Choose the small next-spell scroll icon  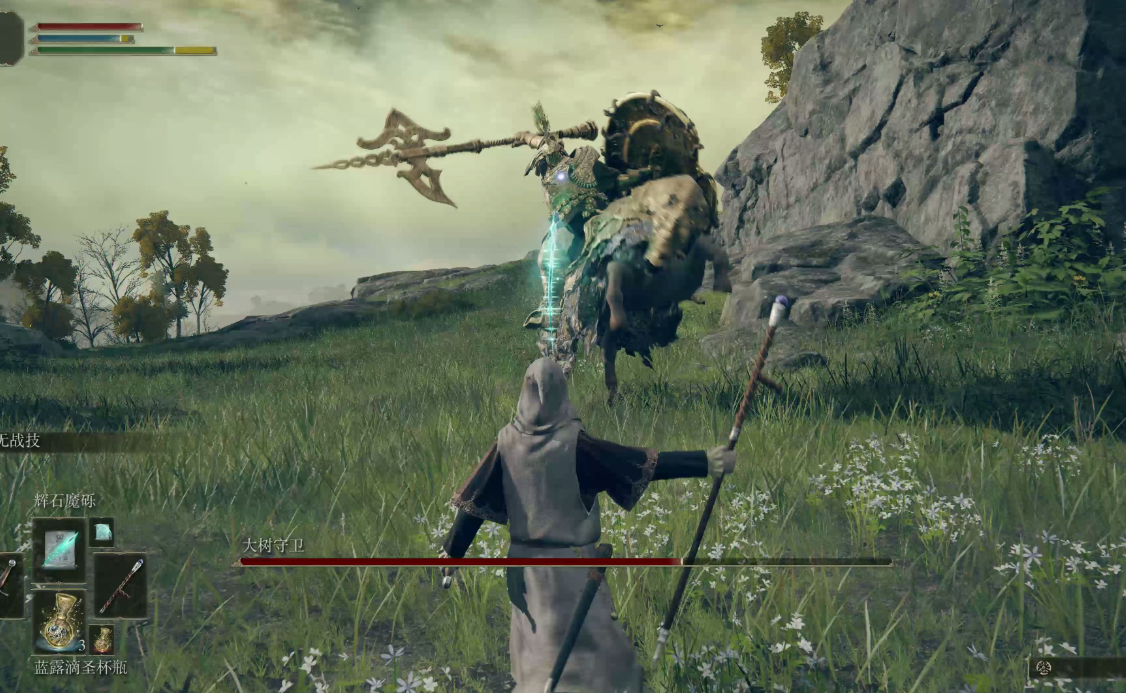click(102, 532)
